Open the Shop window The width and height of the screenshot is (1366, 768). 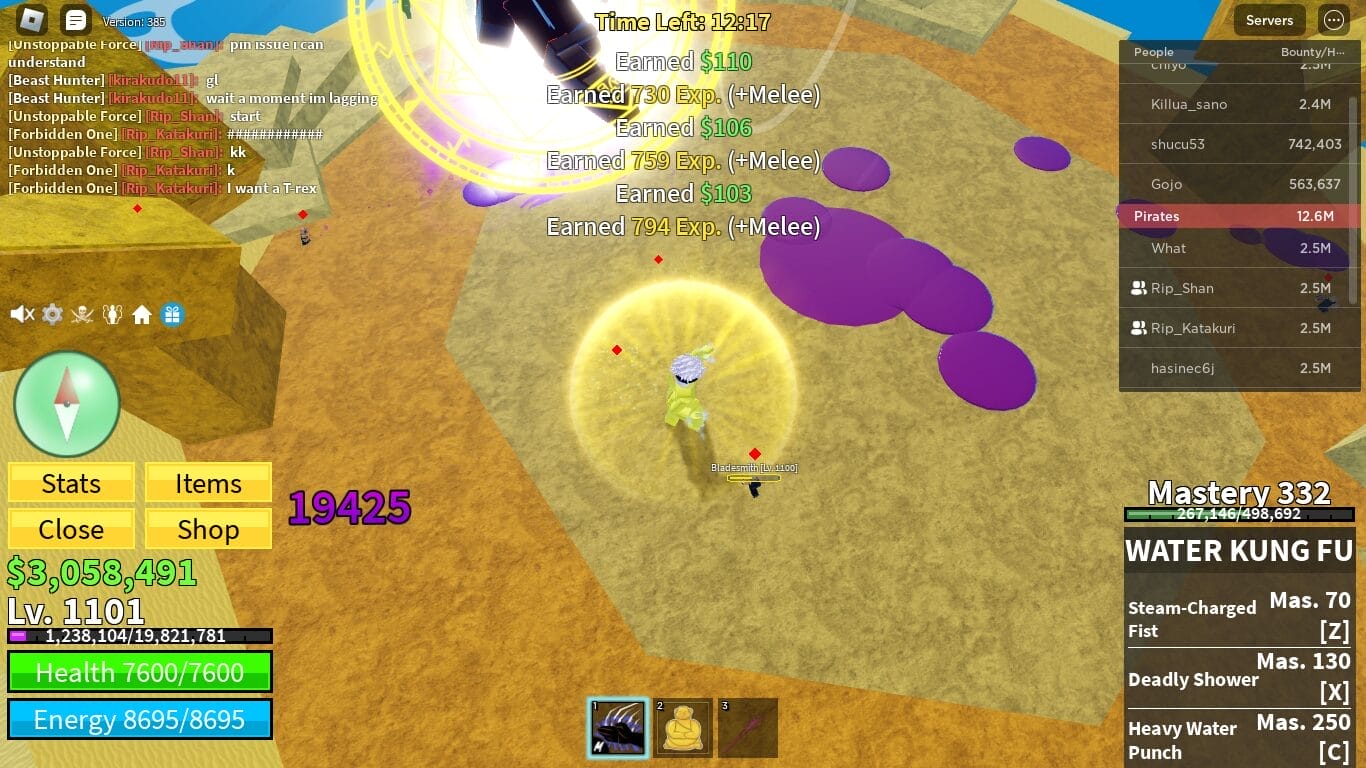tap(207, 529)
